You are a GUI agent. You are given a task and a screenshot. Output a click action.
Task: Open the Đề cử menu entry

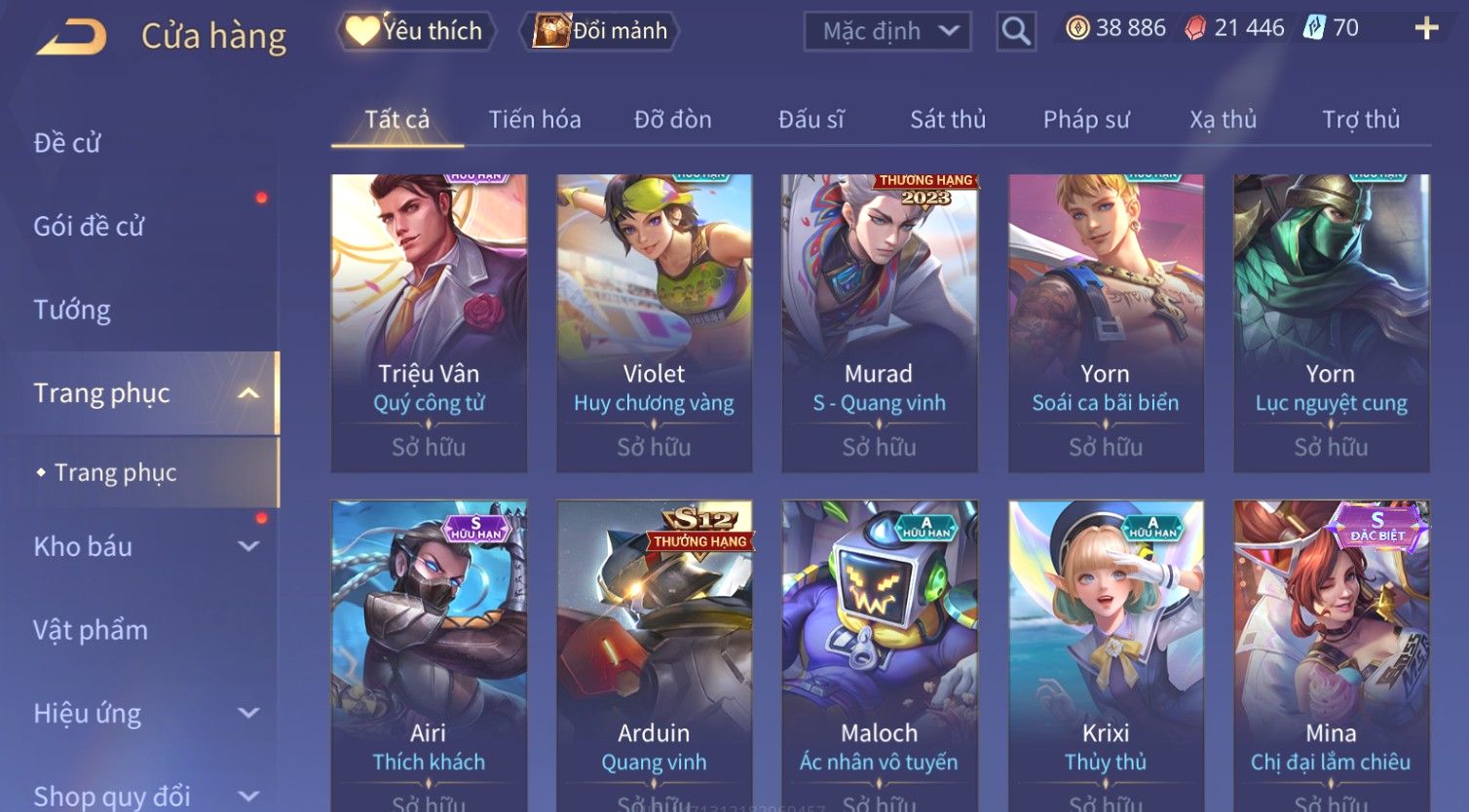(x=67, y=143)
